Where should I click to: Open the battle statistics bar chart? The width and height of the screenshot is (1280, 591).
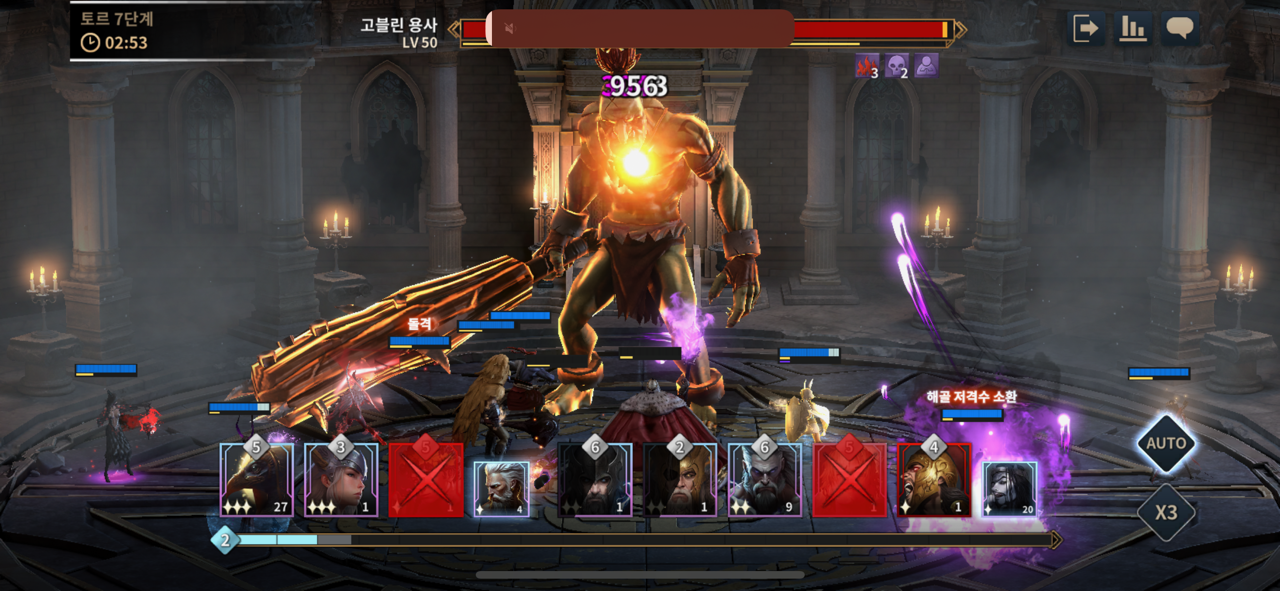pyautogui.click(x=1133, y=28)
